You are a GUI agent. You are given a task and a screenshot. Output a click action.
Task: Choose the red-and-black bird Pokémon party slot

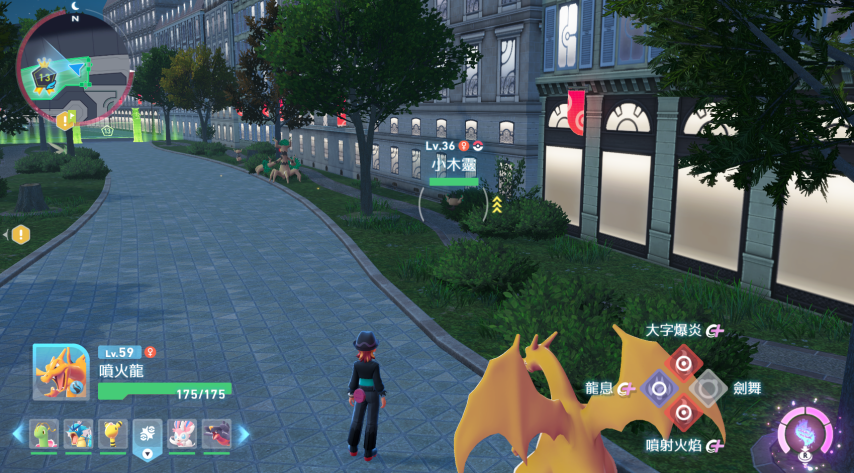tap(216, 434)
